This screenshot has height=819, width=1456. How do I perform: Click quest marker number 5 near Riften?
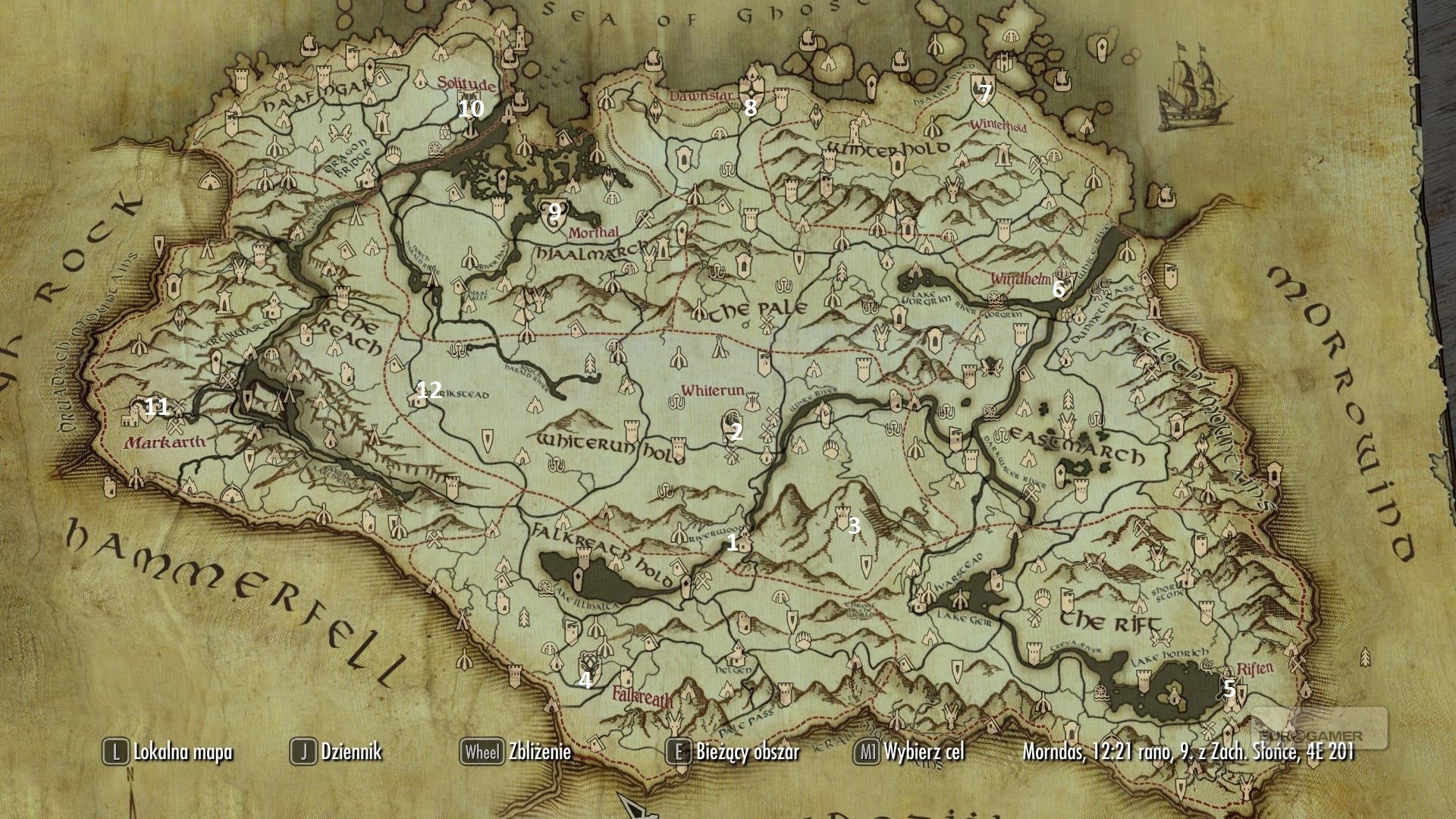(1228, 689)
